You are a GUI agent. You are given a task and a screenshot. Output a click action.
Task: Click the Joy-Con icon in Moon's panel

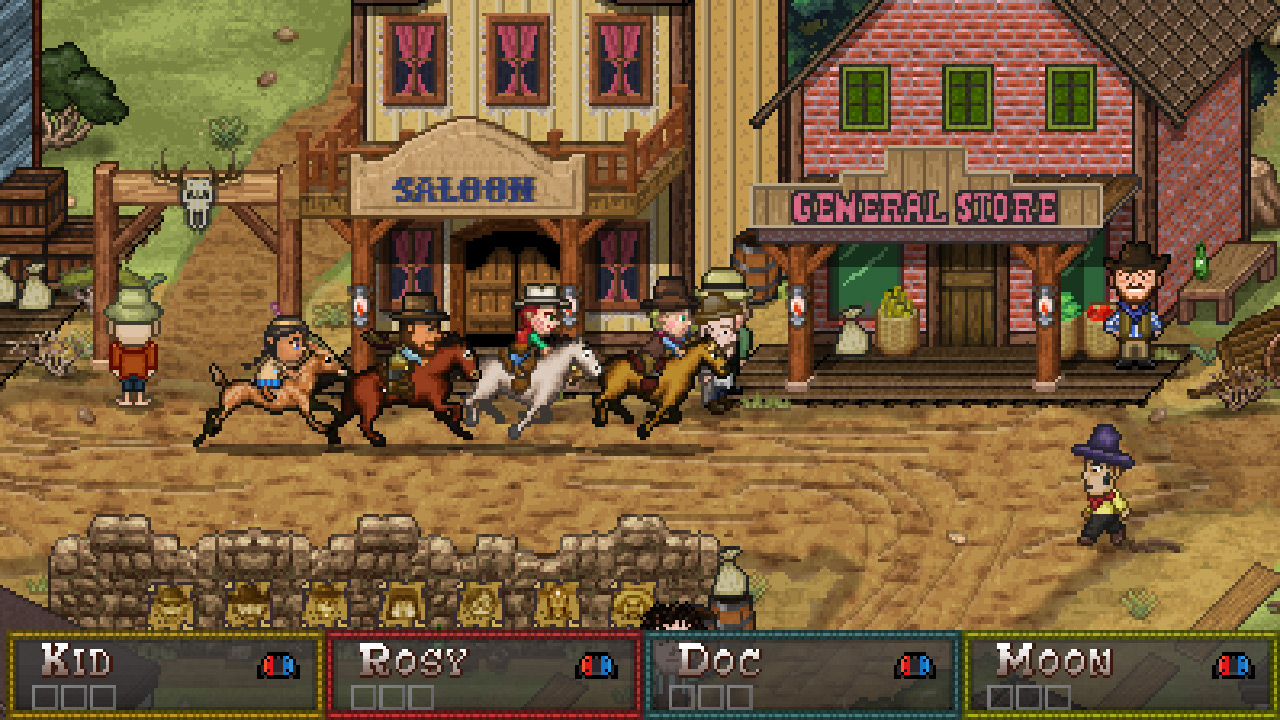[1227, 665]
